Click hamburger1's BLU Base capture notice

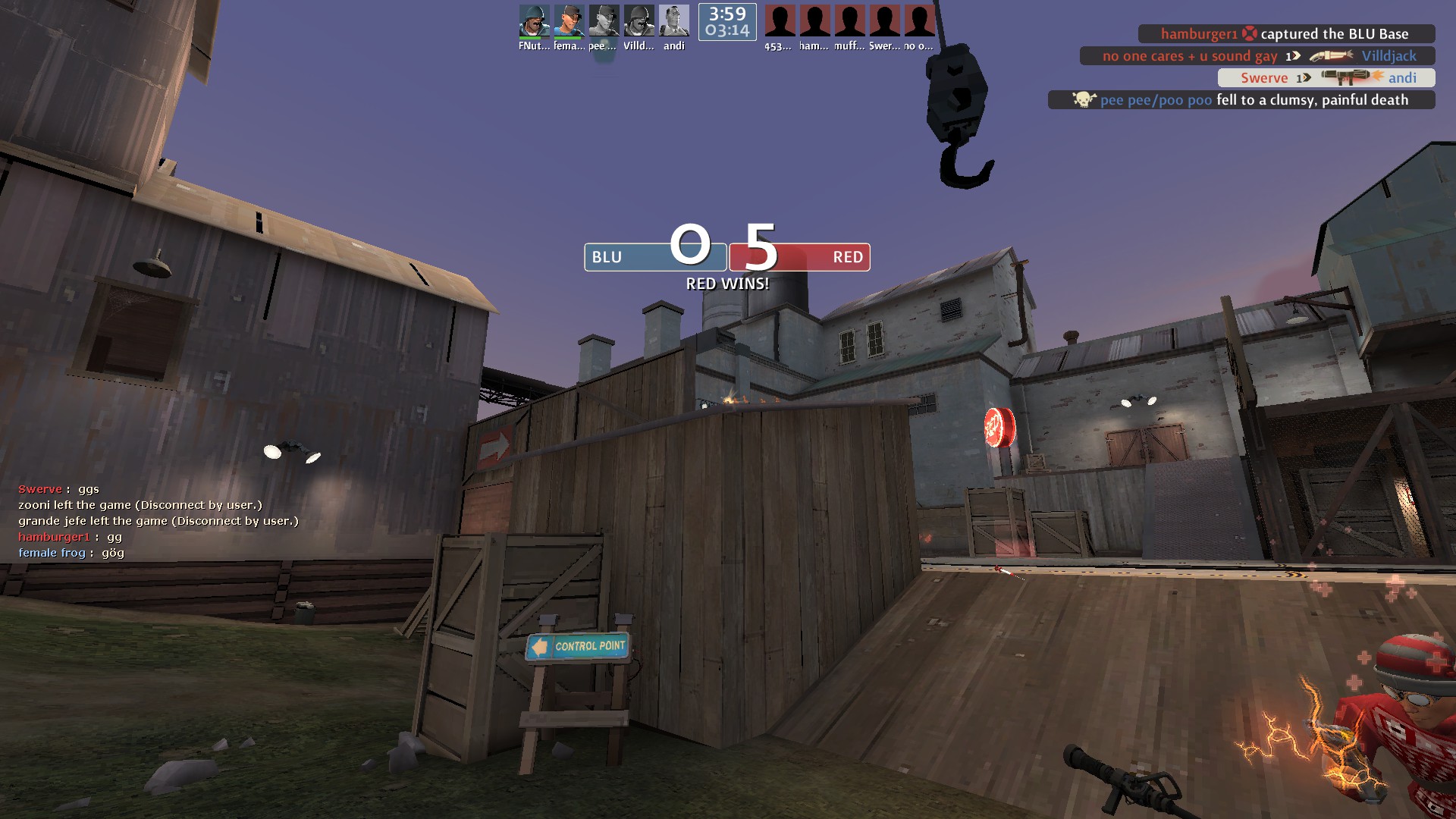pos(1285,34)
